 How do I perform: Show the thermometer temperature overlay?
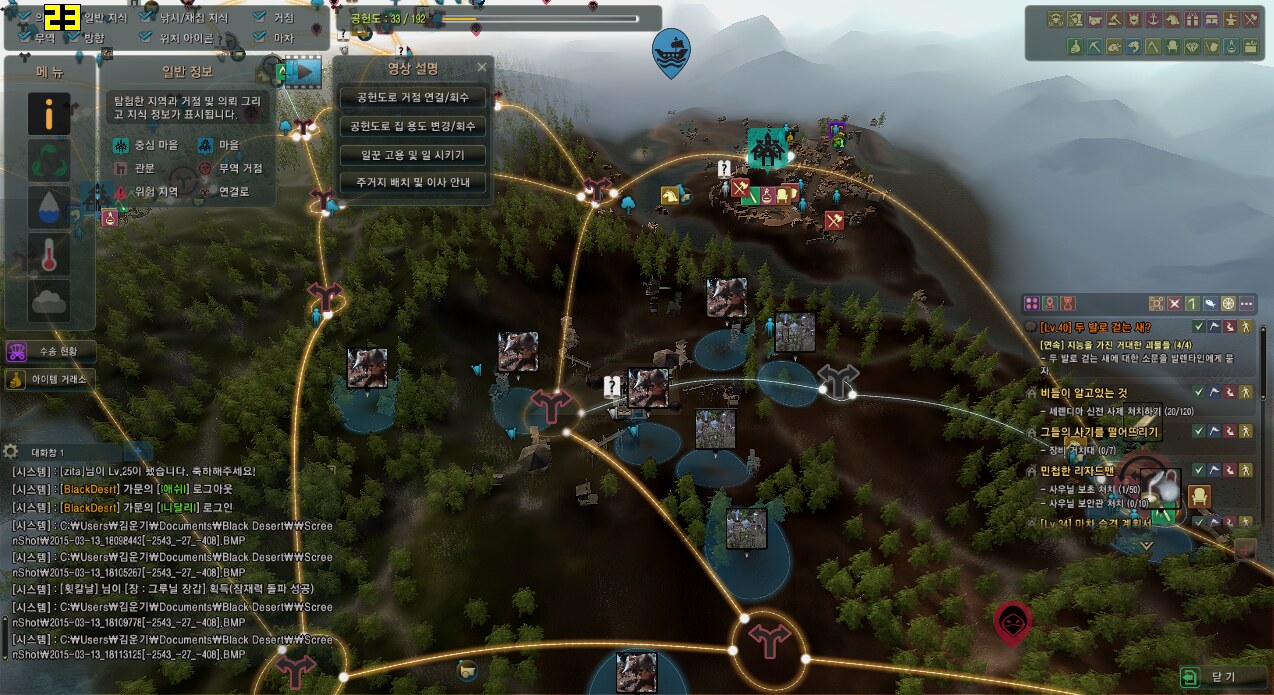[49, 254]
